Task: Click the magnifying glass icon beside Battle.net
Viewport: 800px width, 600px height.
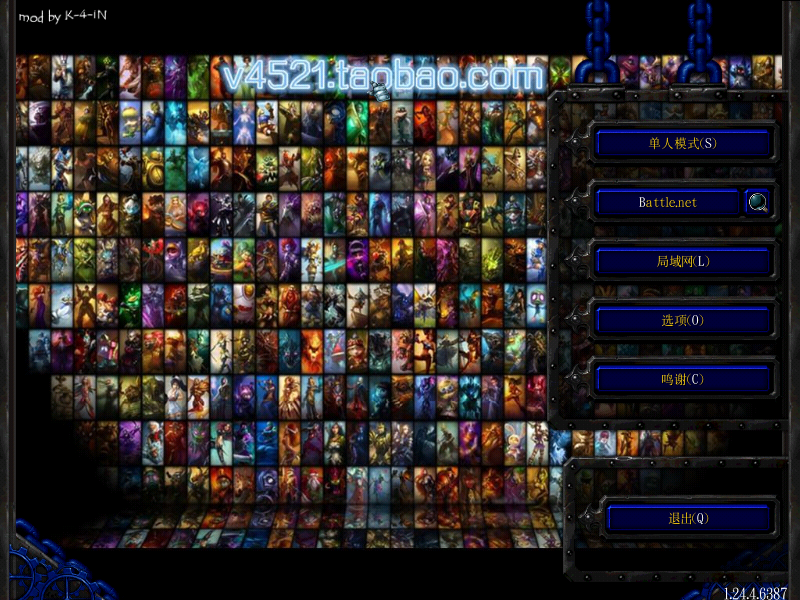Action: click(x=758, y=203)
